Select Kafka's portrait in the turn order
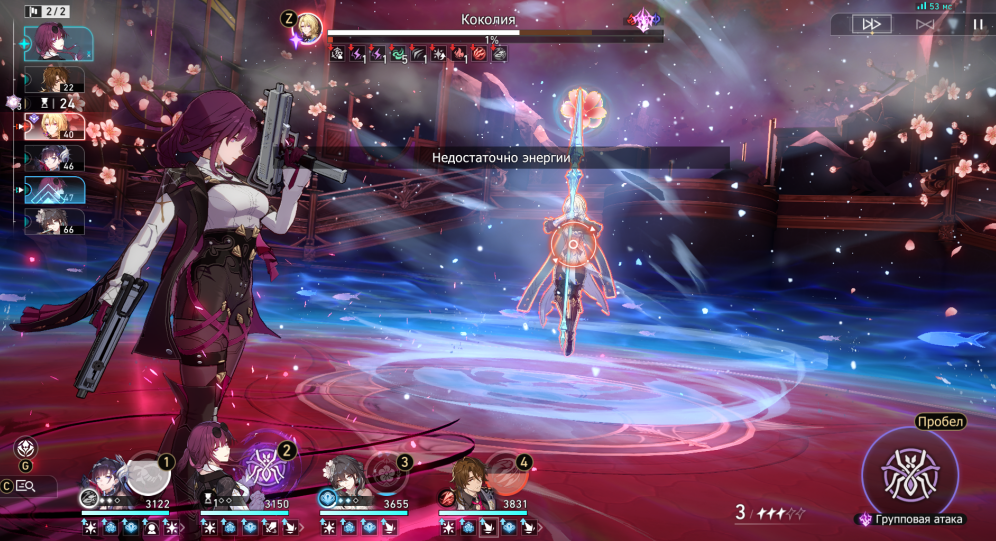Image resolution: width=996 pixels, height=541 pixels. click(x=56, y=42)
